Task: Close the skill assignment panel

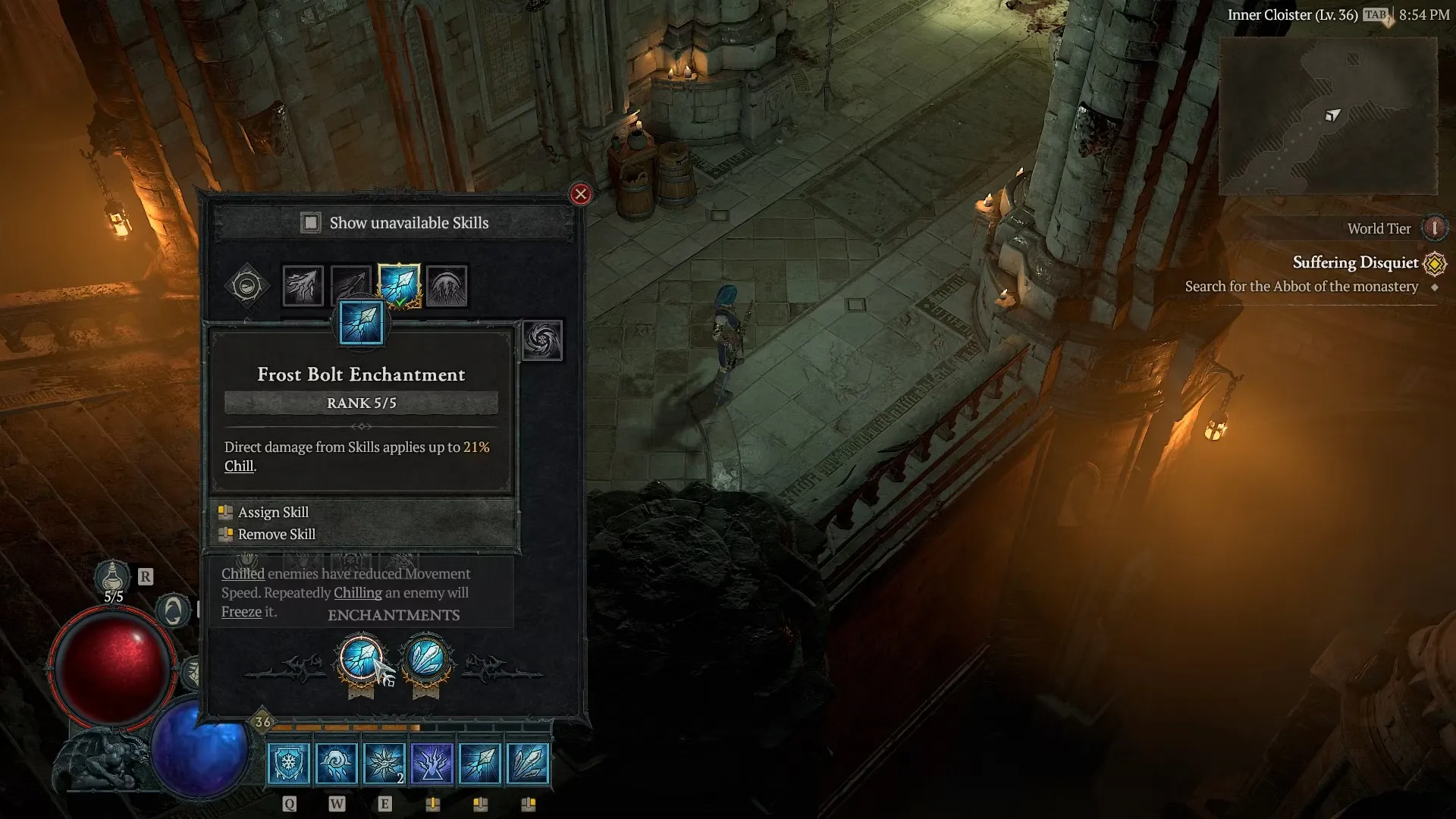Action: pos(581,194)
